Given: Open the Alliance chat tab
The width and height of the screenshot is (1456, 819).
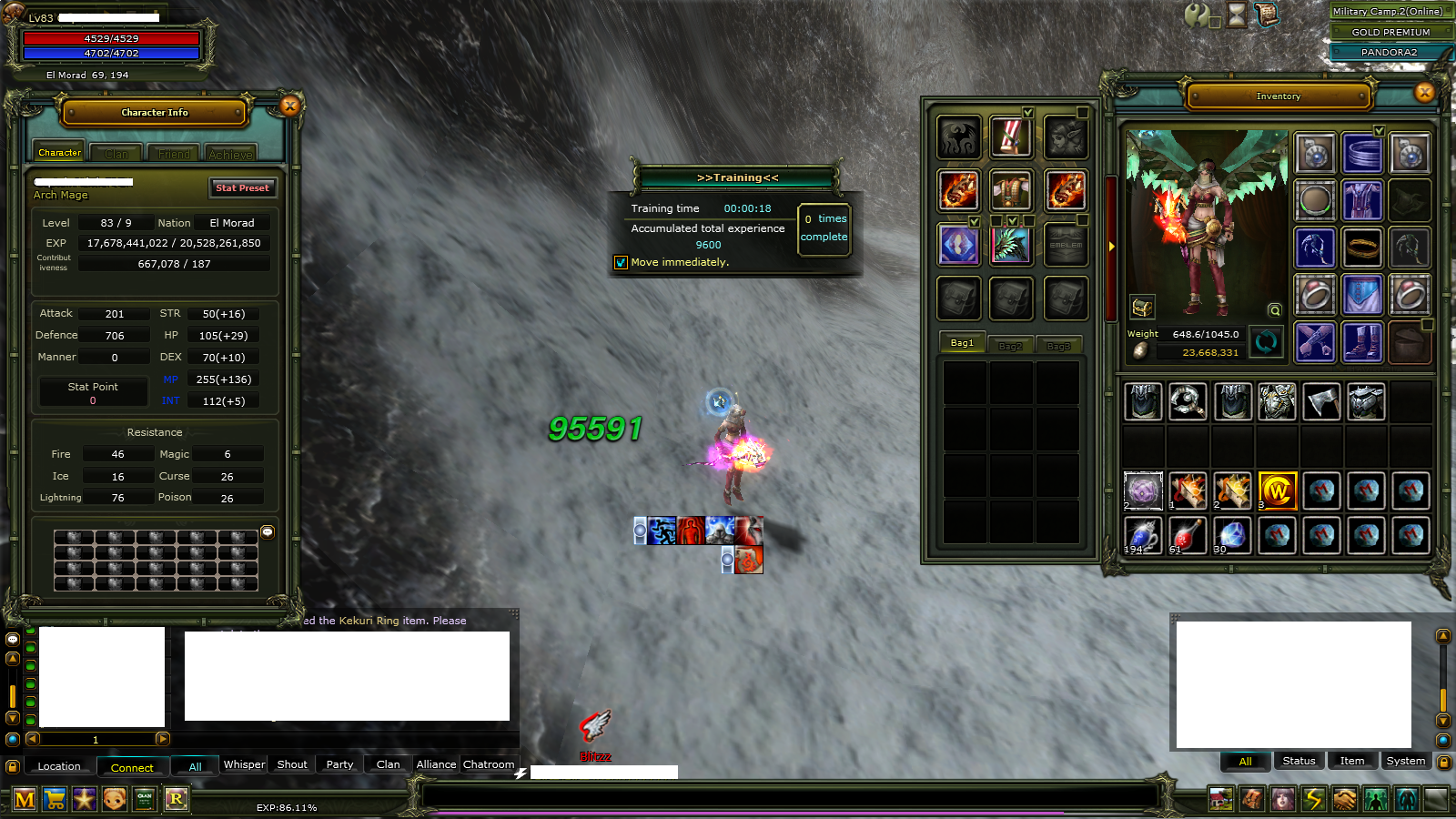Looking at the screenshot, I should click(436, 764).
